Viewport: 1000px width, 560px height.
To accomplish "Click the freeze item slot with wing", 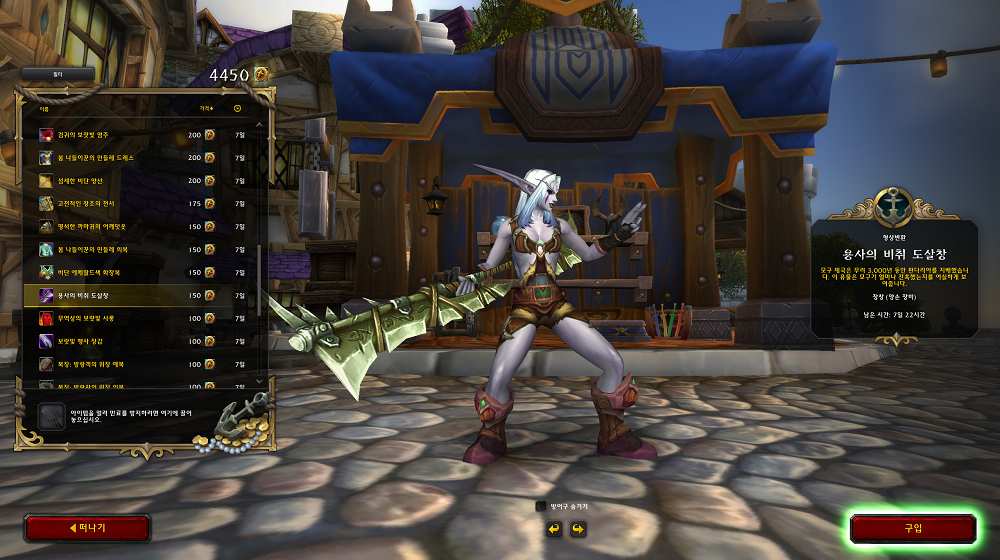I will (x=51, y=415).
